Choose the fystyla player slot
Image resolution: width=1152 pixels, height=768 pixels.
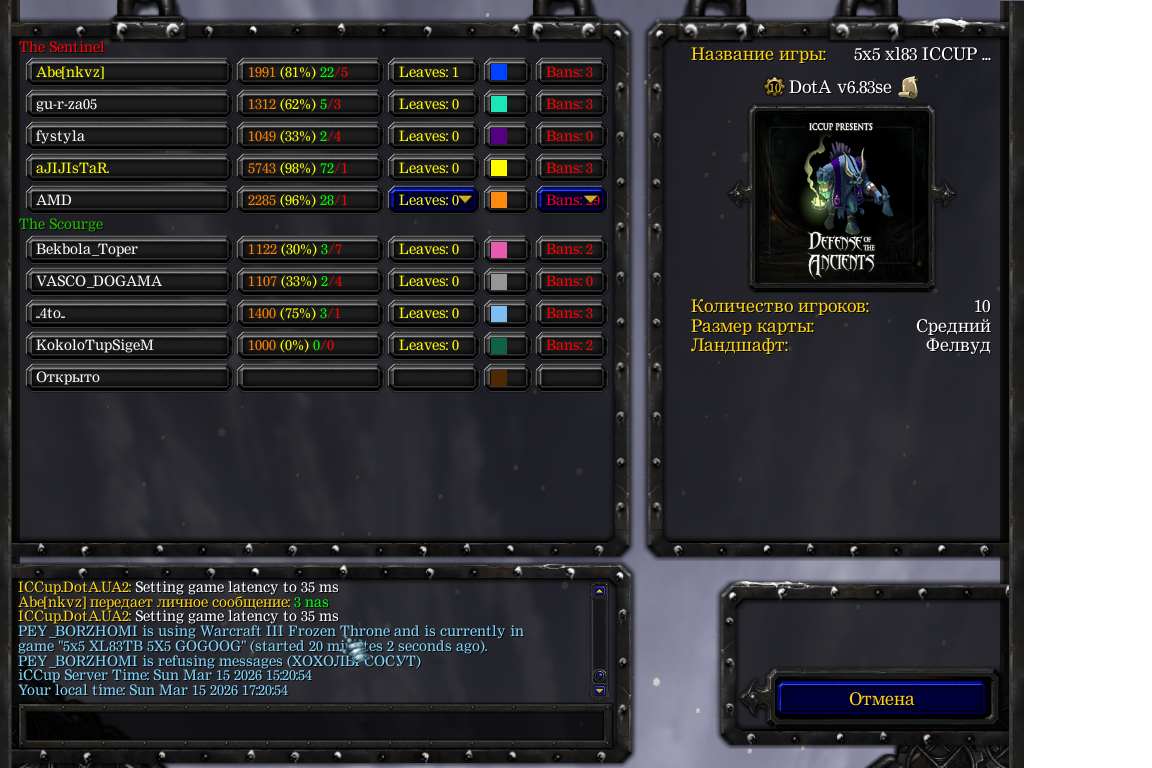click(128, 136)
